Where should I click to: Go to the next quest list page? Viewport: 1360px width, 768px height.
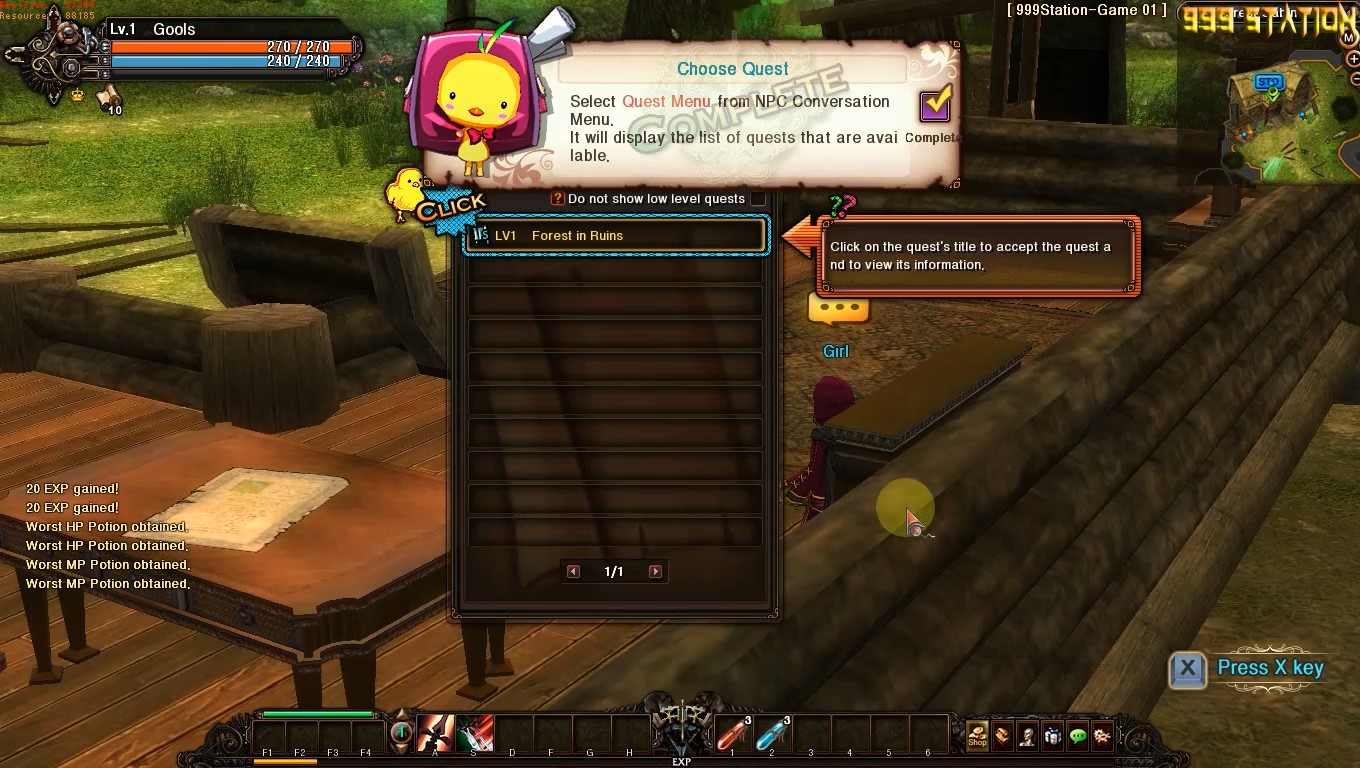[655, 572]
